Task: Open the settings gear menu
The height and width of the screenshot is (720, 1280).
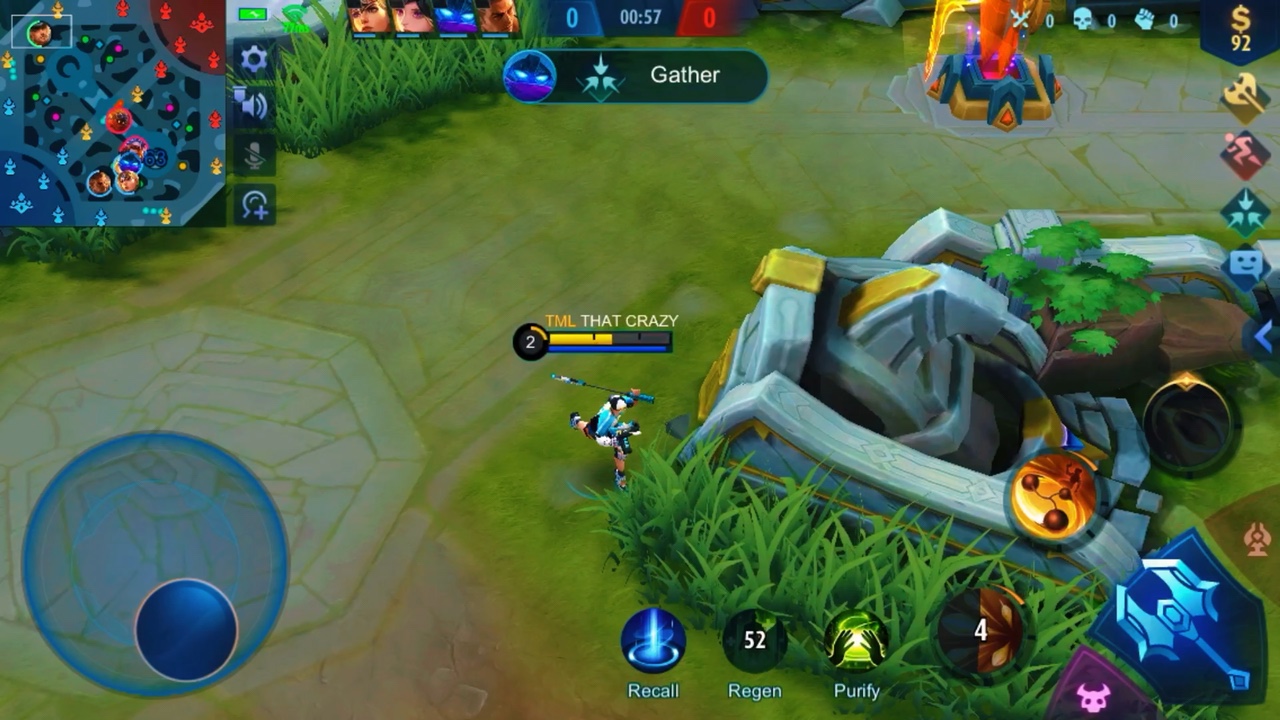Action: click(254, 60)
